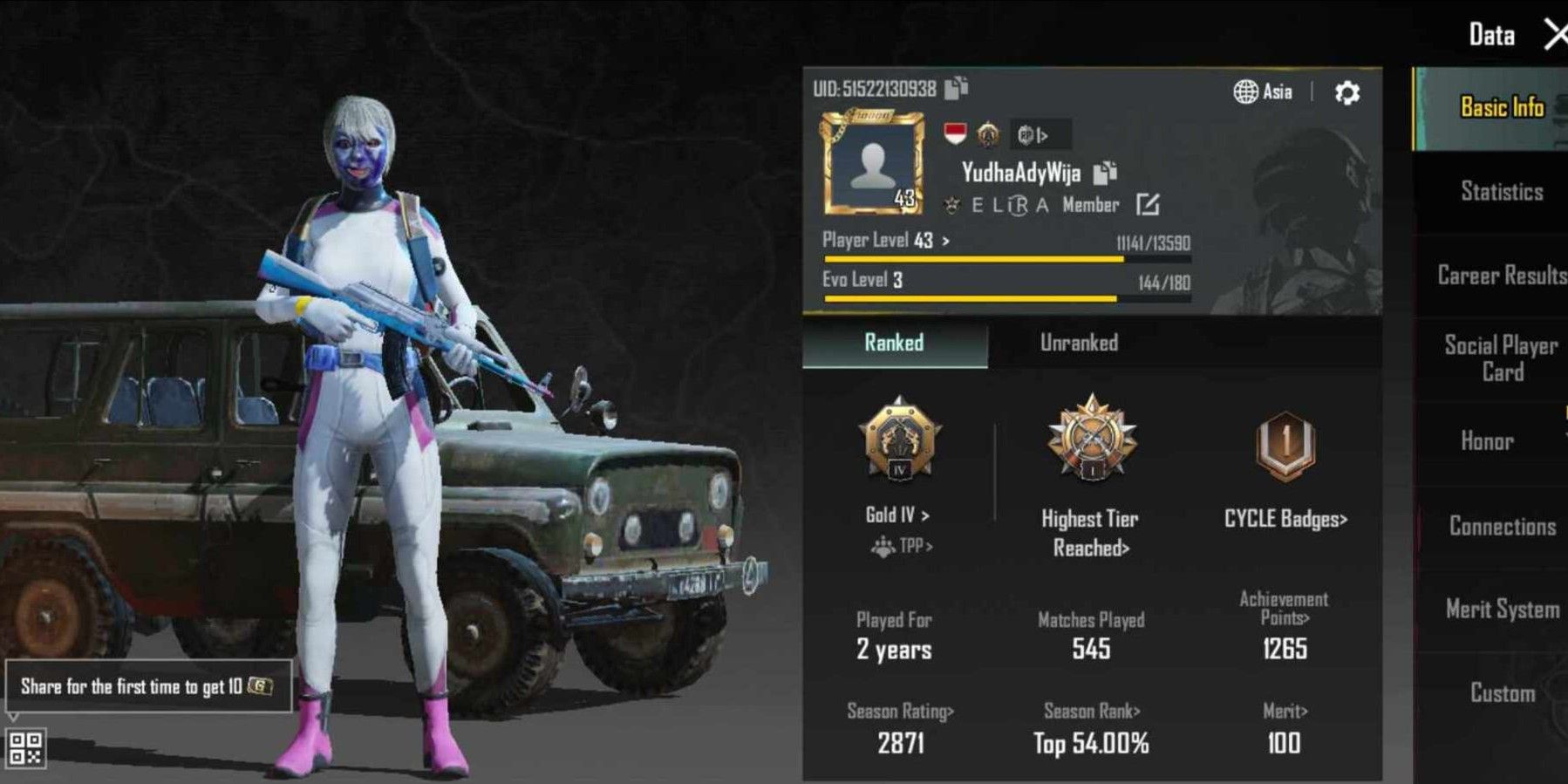Open the RP badge display icon
This screenshot has width=1568, height=784.
tap(1033, 135)
